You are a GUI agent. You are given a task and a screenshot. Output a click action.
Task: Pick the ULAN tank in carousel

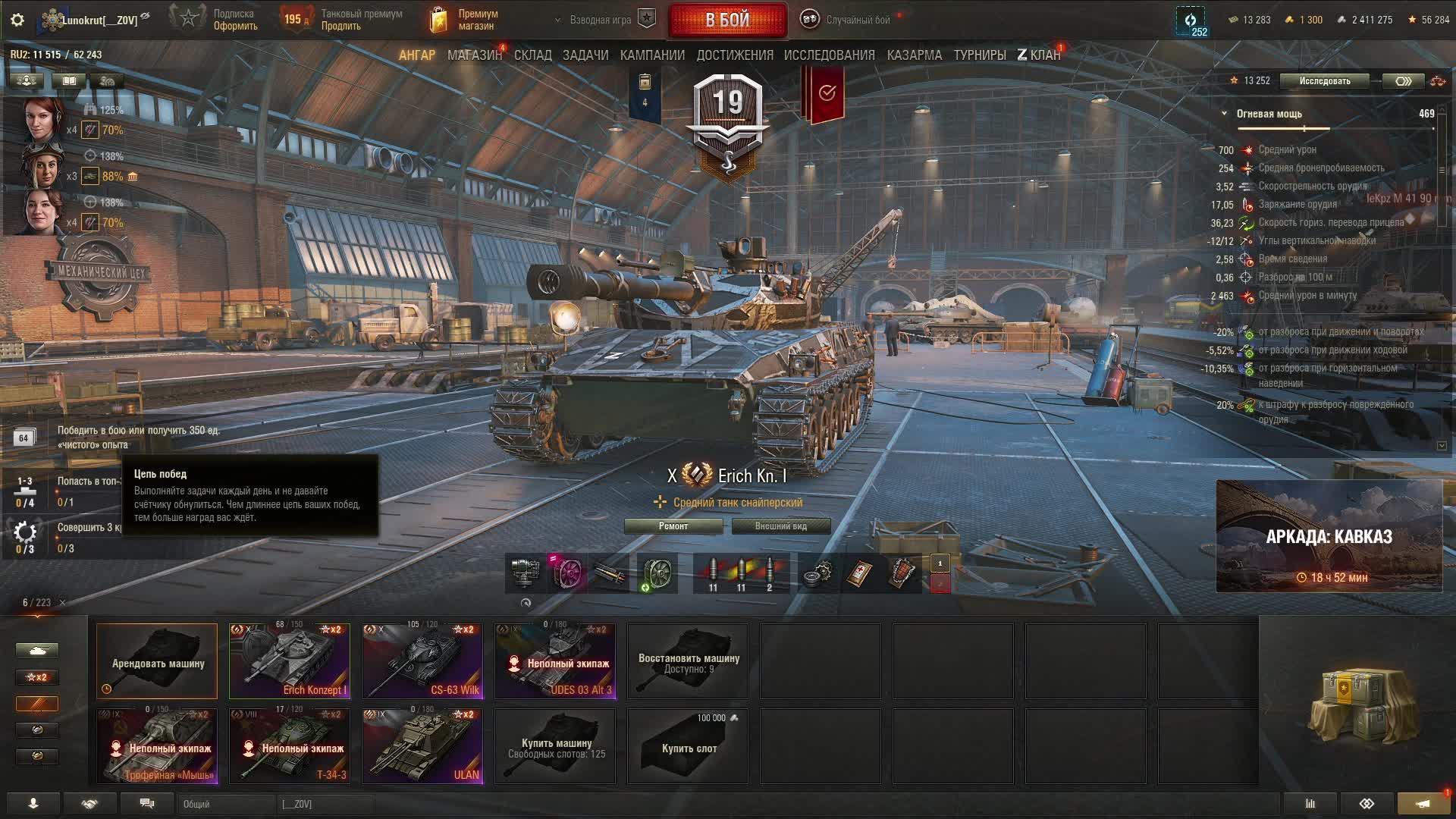(x=422, y=746)
